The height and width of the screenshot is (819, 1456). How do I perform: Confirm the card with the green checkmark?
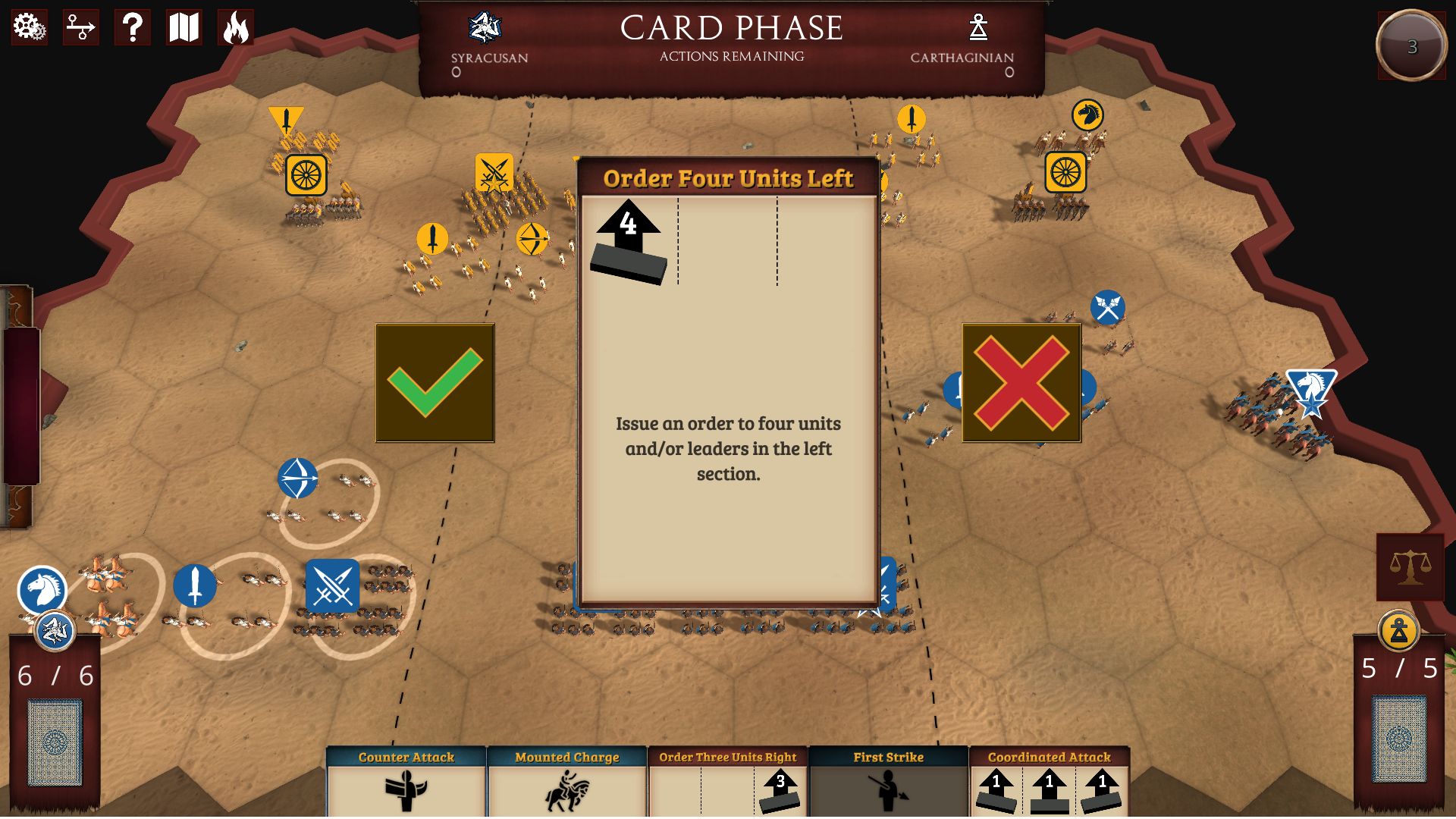434,383
